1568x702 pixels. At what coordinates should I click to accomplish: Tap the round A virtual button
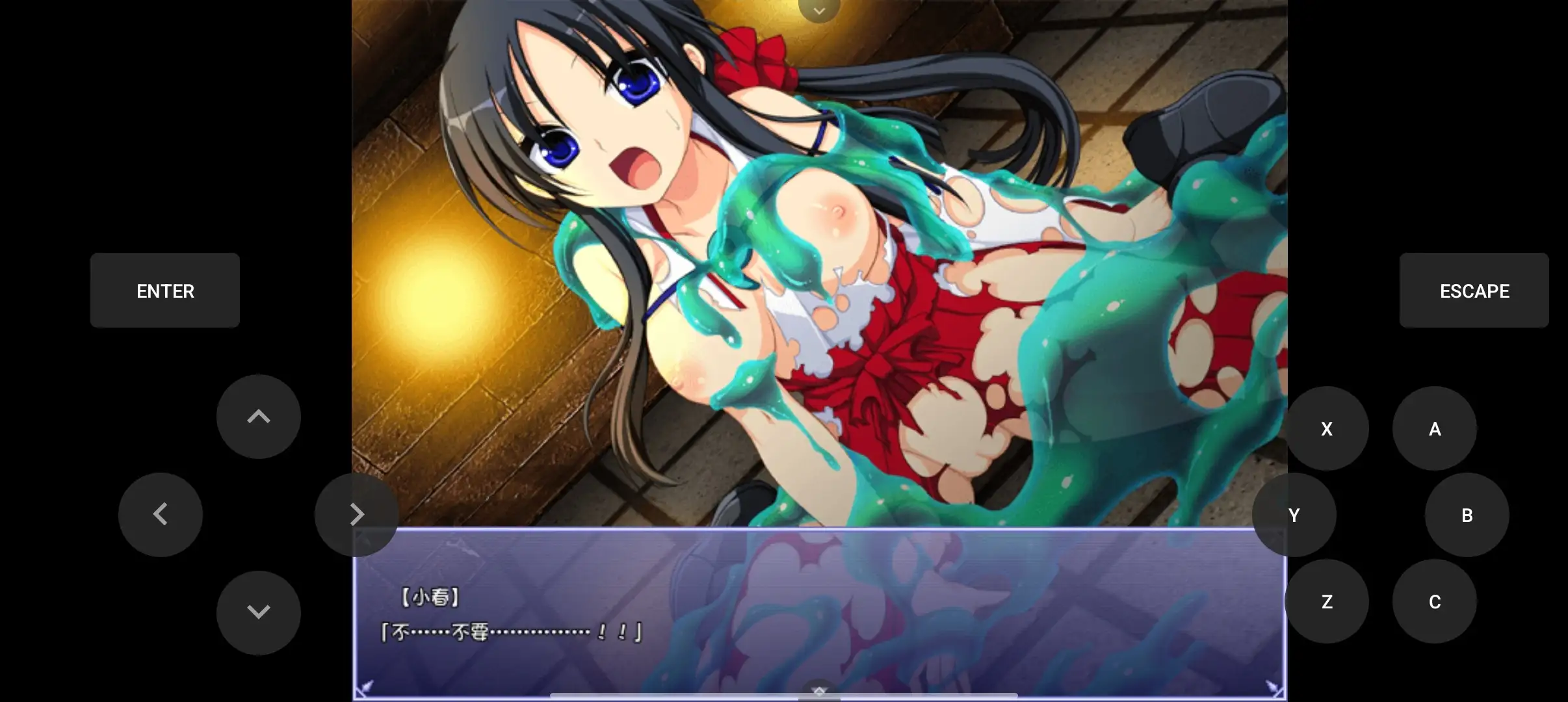point(1435,428)
